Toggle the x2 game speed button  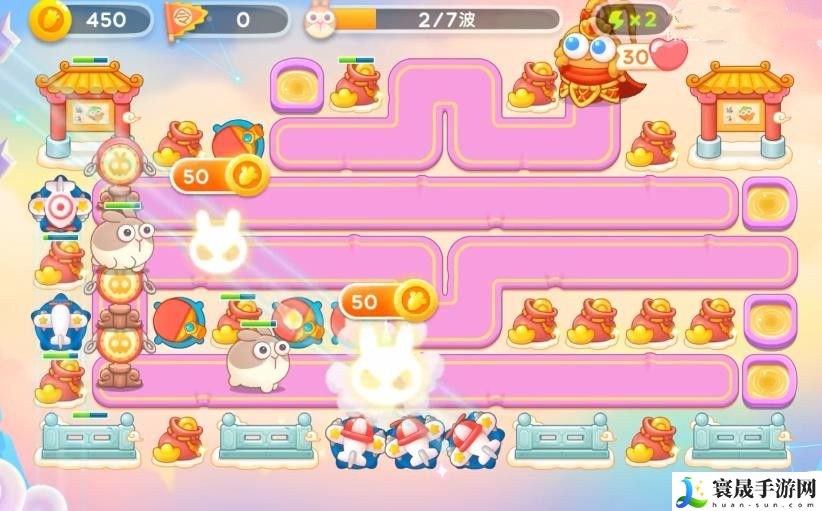[634, 19]
